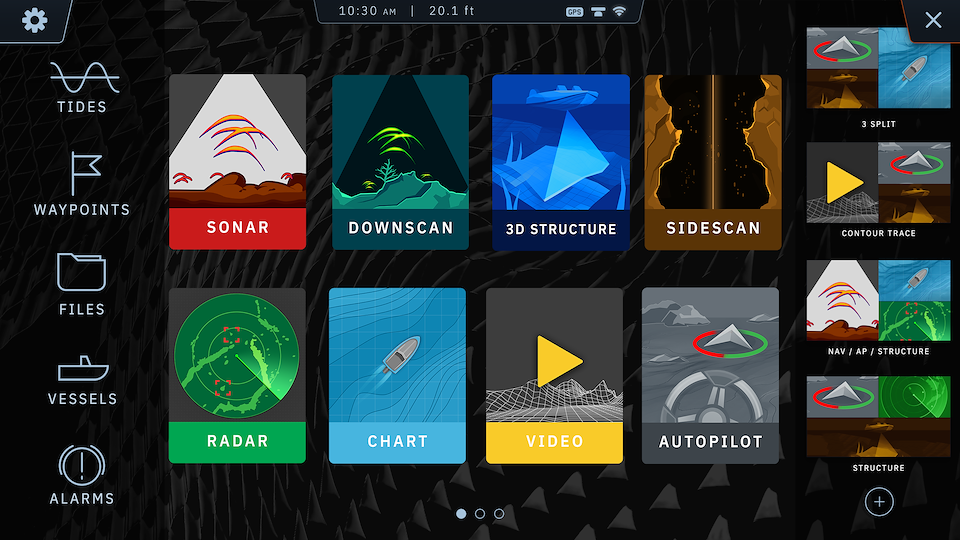
Task: Open the Tides menu
Action: (82, 87)
